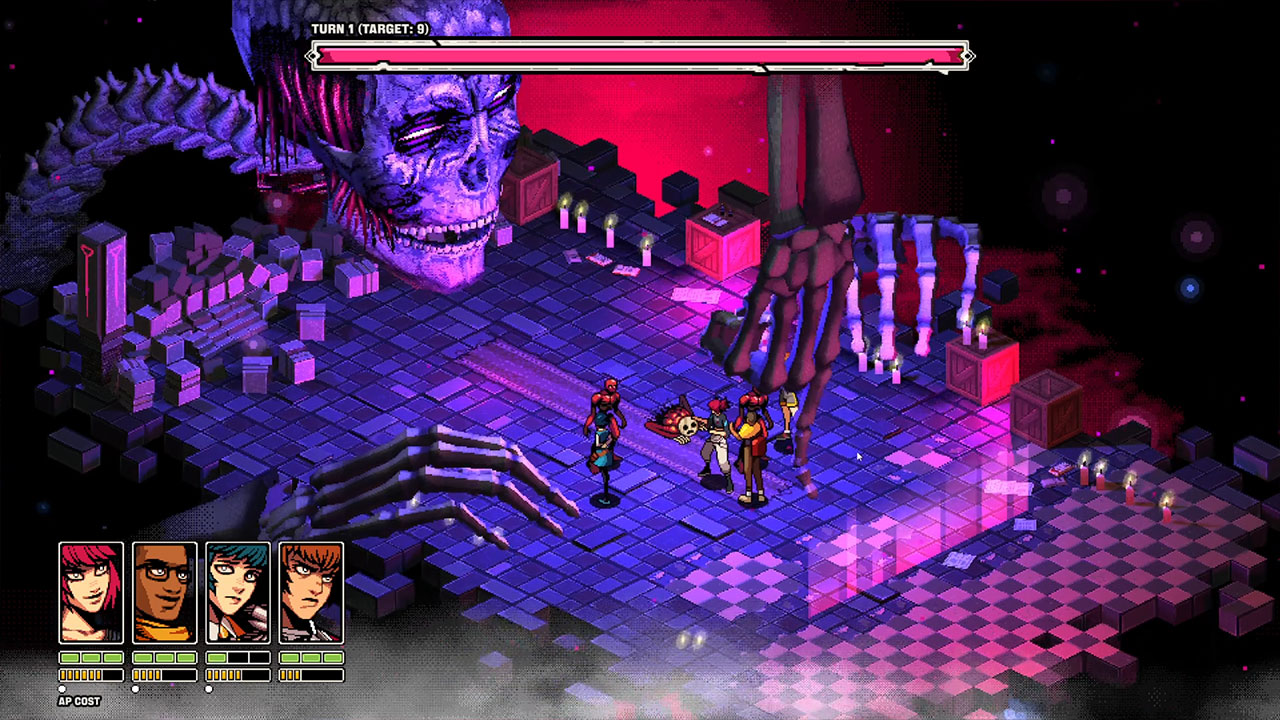The width and height of the screenshot is (1280, 720).
Task: Select the brown-haired character portrait
Action: pos(311,592)
